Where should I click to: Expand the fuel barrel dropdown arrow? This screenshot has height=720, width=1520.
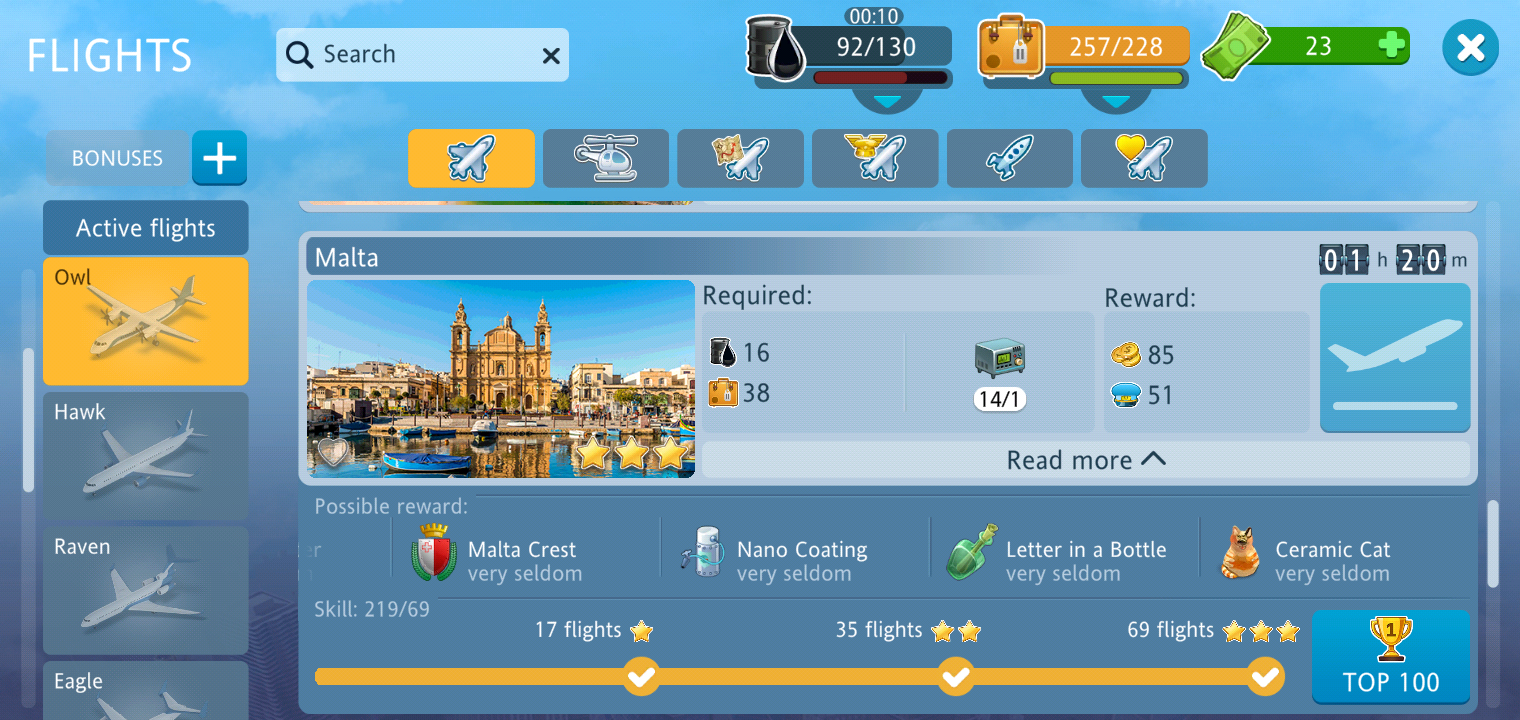tap(888, 101)
